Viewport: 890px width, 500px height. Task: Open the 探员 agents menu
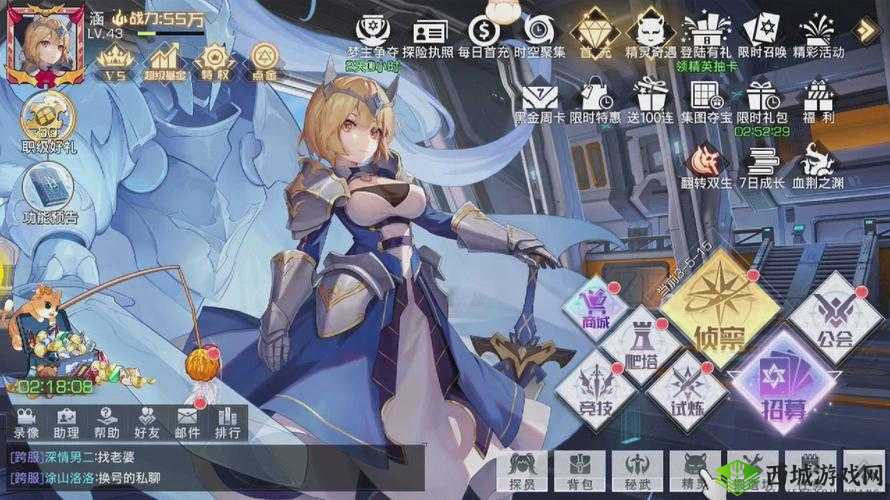522,469
